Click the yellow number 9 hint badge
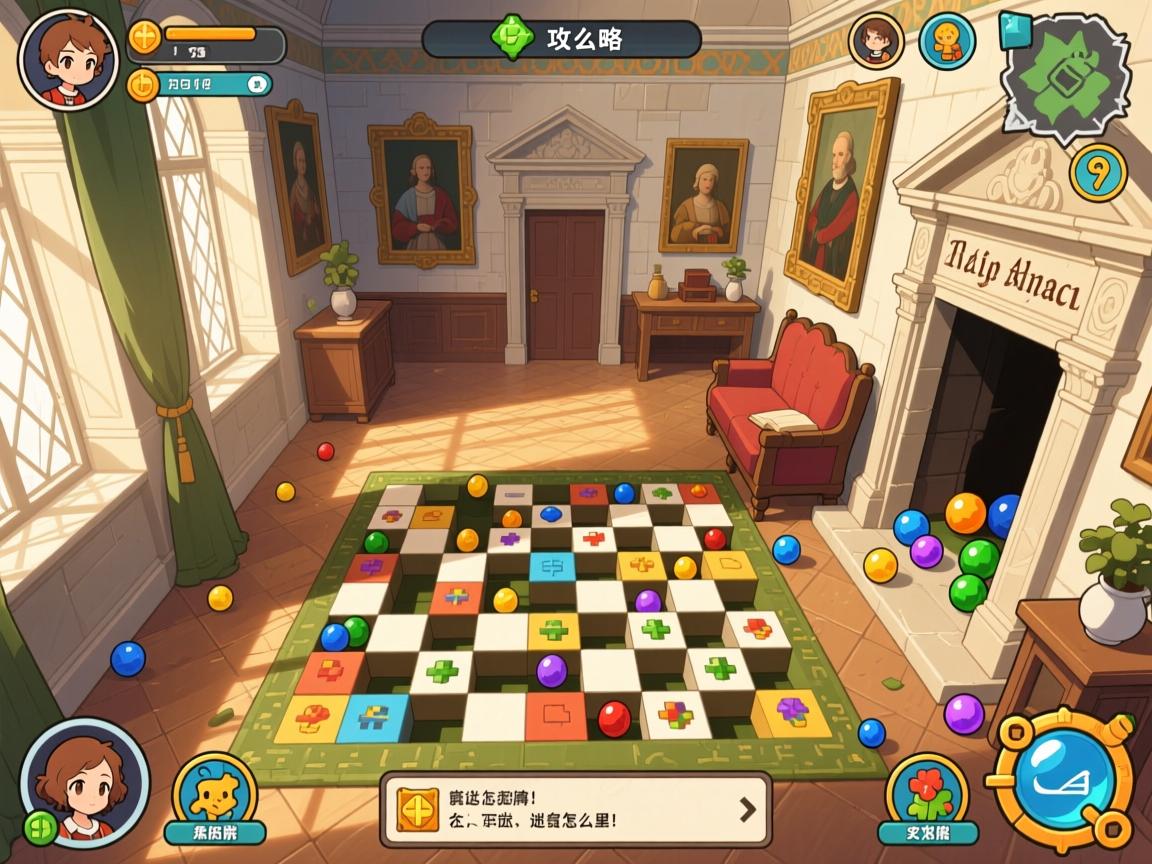 coord(1098,173)
